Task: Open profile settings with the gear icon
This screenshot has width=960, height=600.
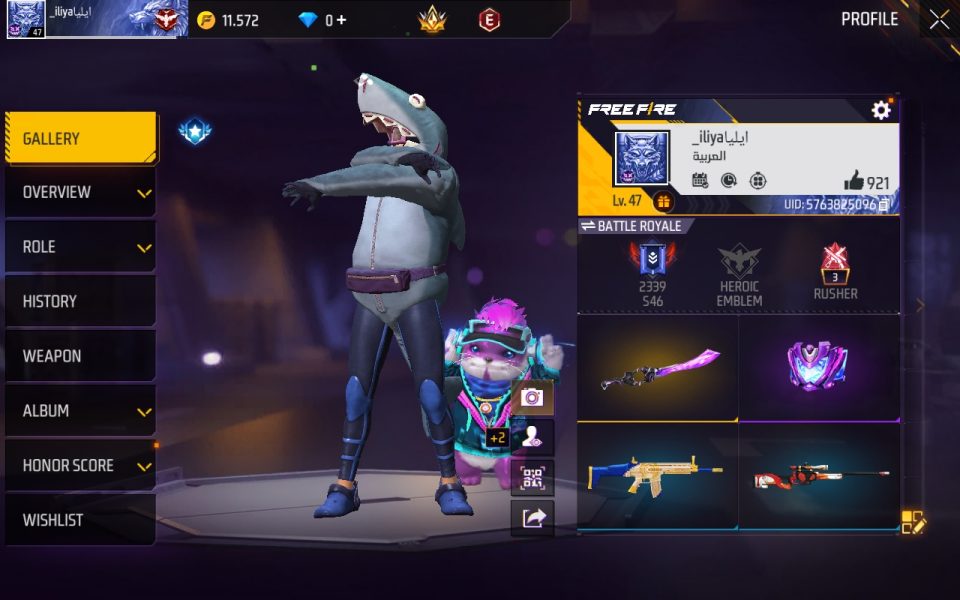Action: click(x=881, y=110)
